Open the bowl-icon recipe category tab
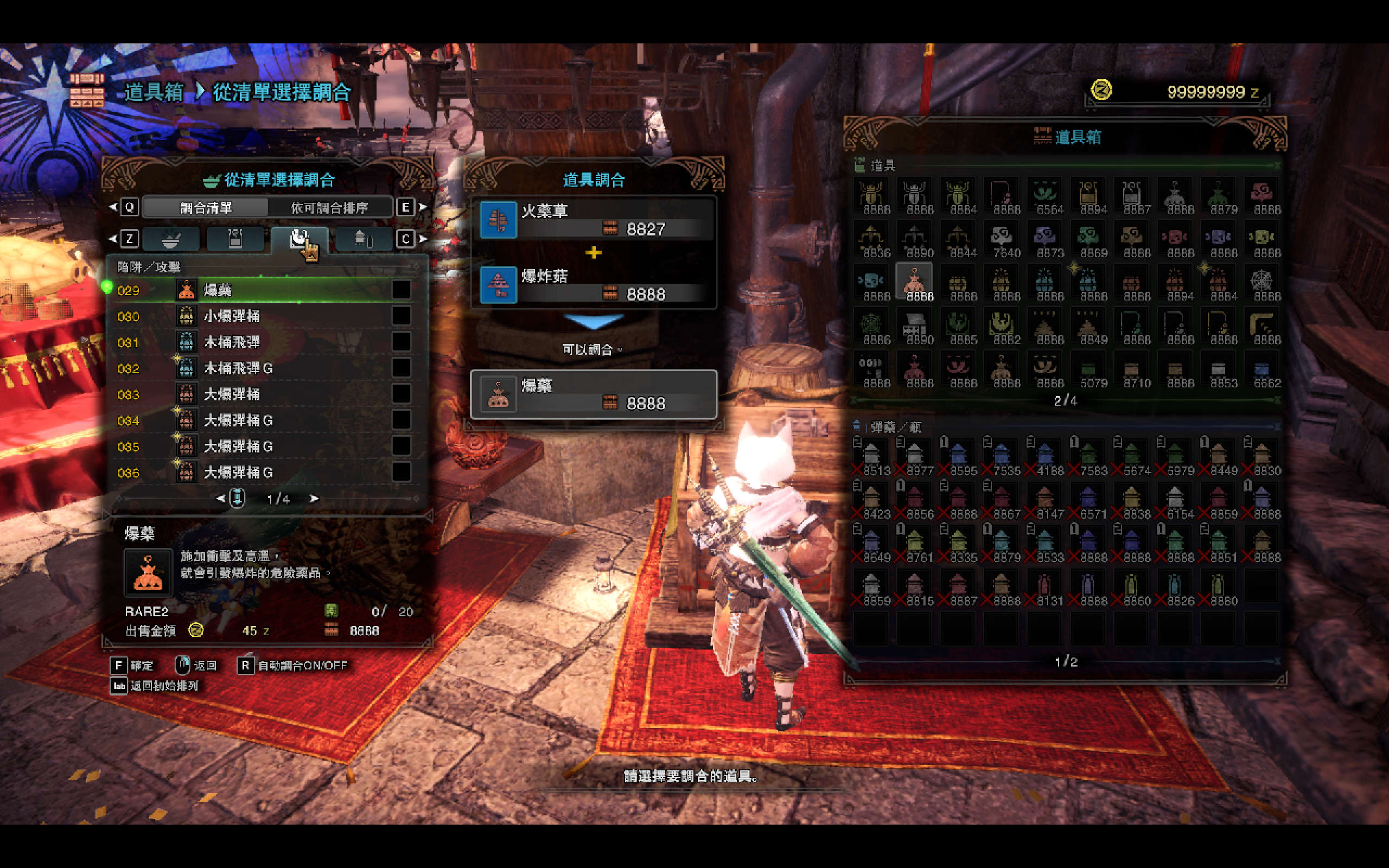Image resolution: width=1389 pixels, height=868 pixels. point(170,239)
